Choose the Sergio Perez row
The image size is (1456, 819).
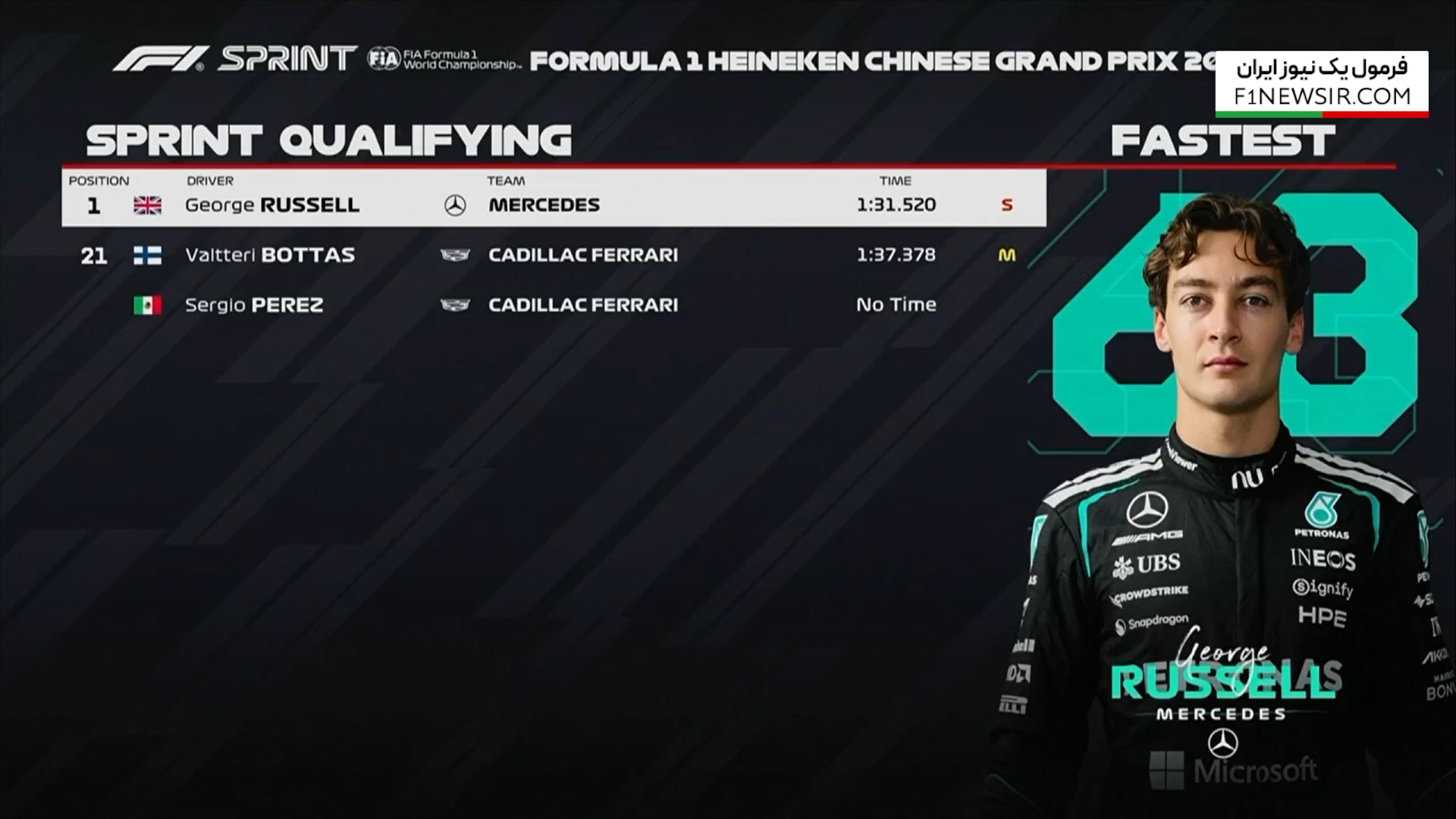click(x=554, y=305)
